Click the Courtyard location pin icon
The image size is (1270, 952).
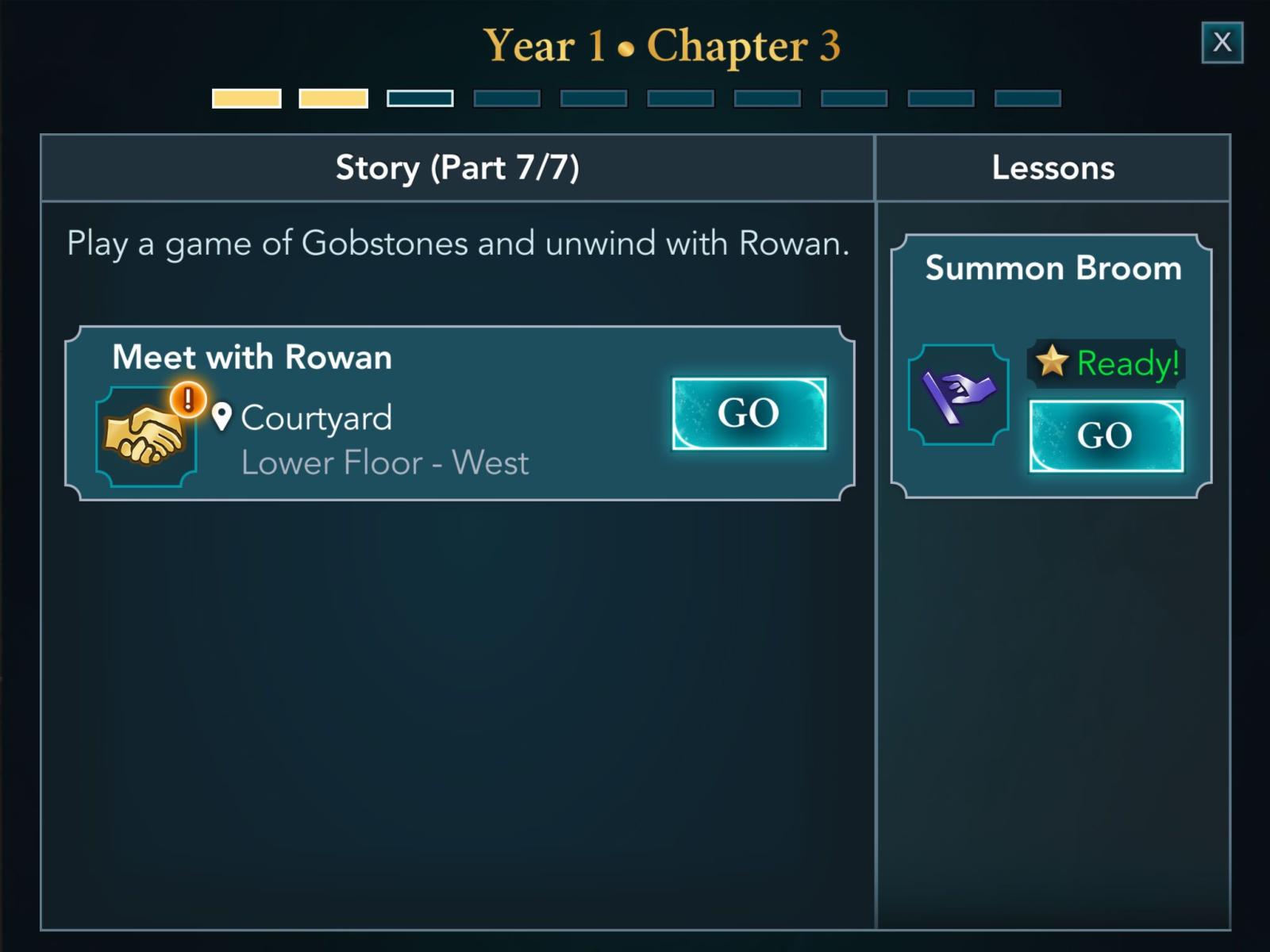[x=221, y=416]
